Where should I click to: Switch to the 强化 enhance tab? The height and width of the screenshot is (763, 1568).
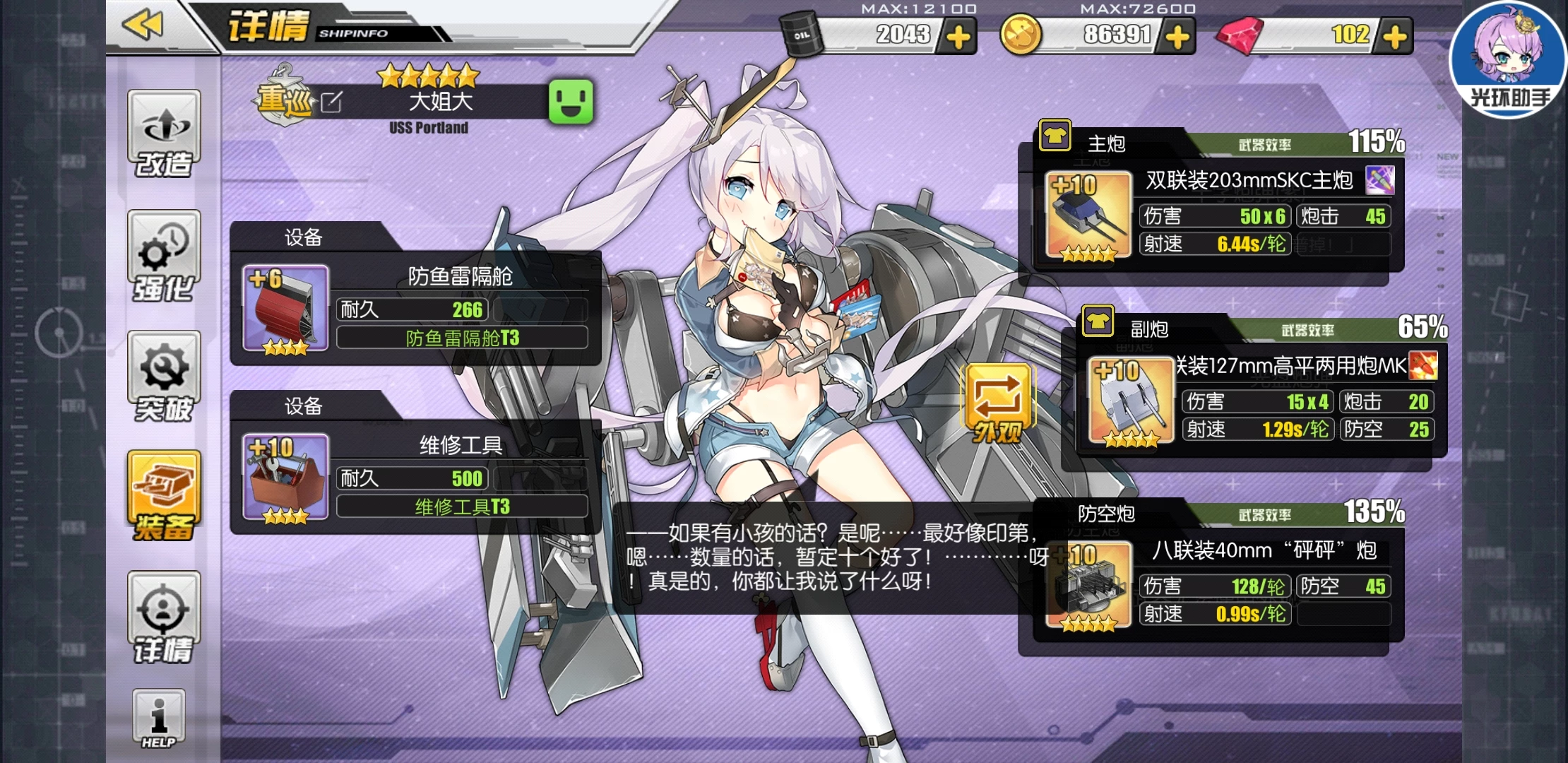click(x=164, y=256)
